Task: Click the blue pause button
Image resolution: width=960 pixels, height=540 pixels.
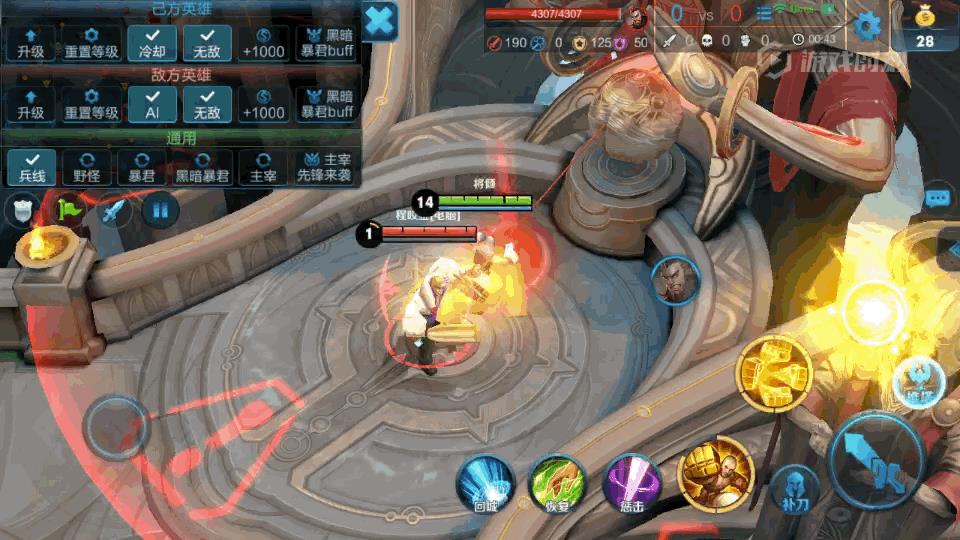Action: pos(160,210)
